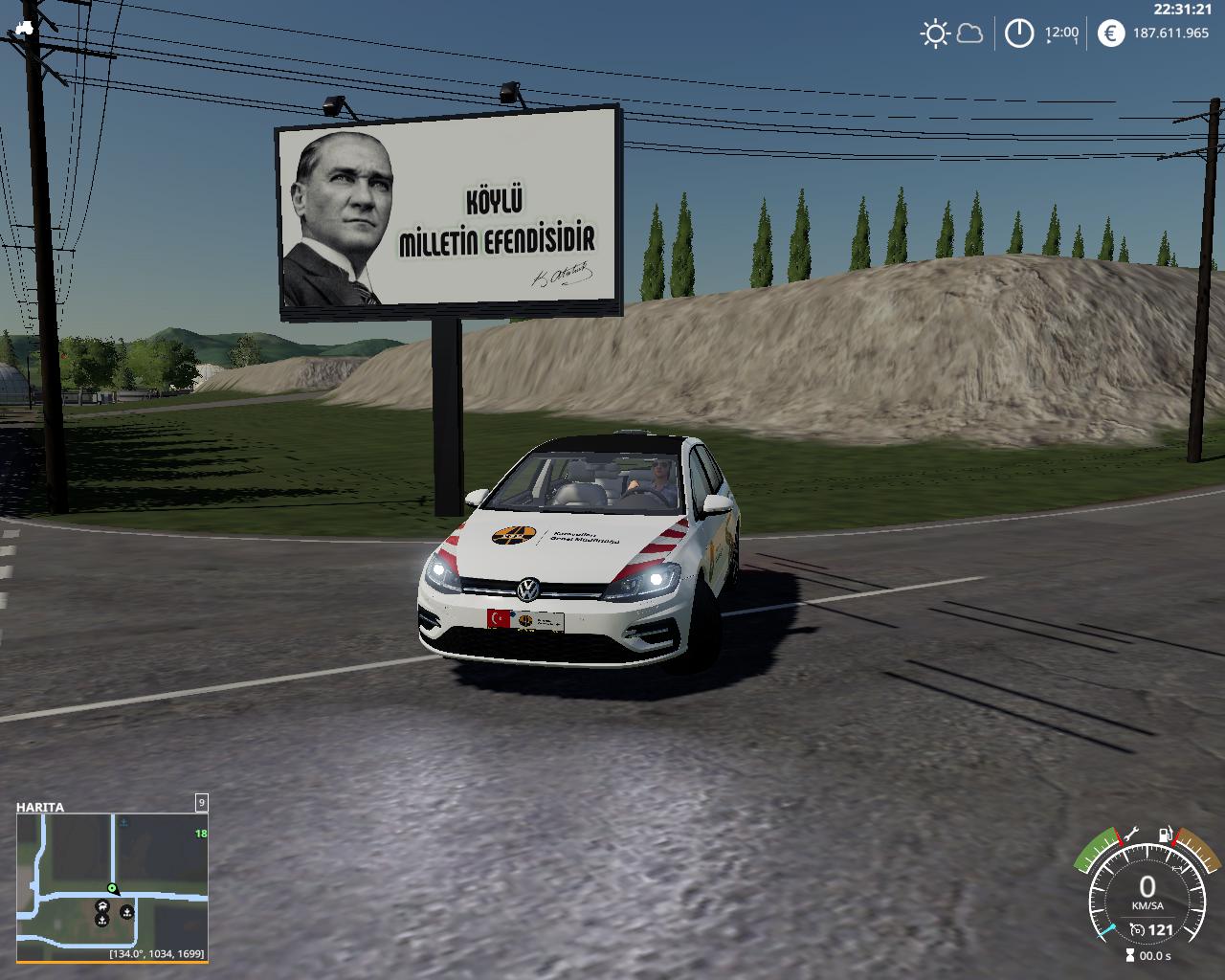Click the tractor icon in top corner
This screenshot has height=980, width=1225.
click(x=24, y=30)
